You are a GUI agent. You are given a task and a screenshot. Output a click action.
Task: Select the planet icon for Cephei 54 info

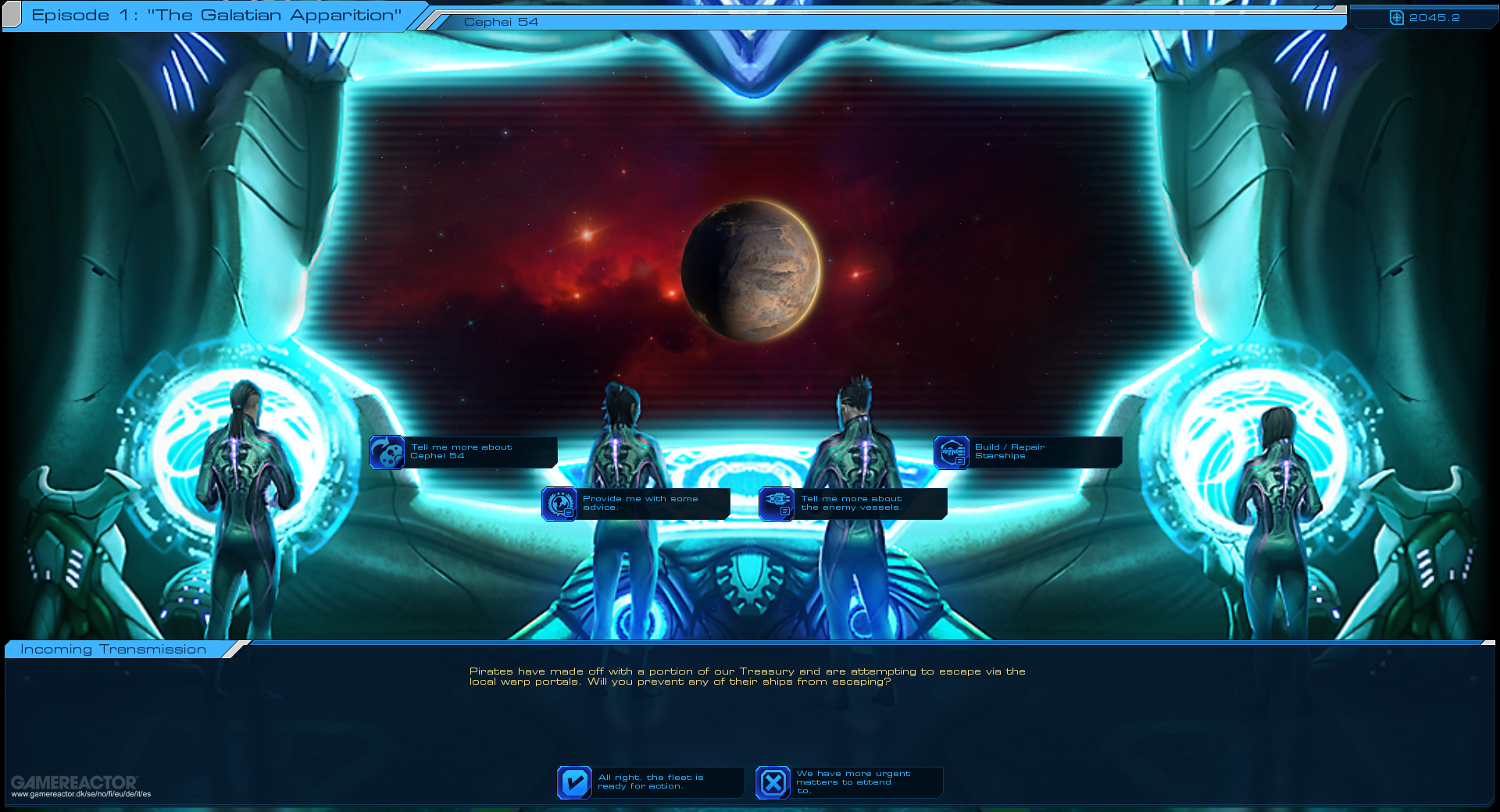pos(387,453)
